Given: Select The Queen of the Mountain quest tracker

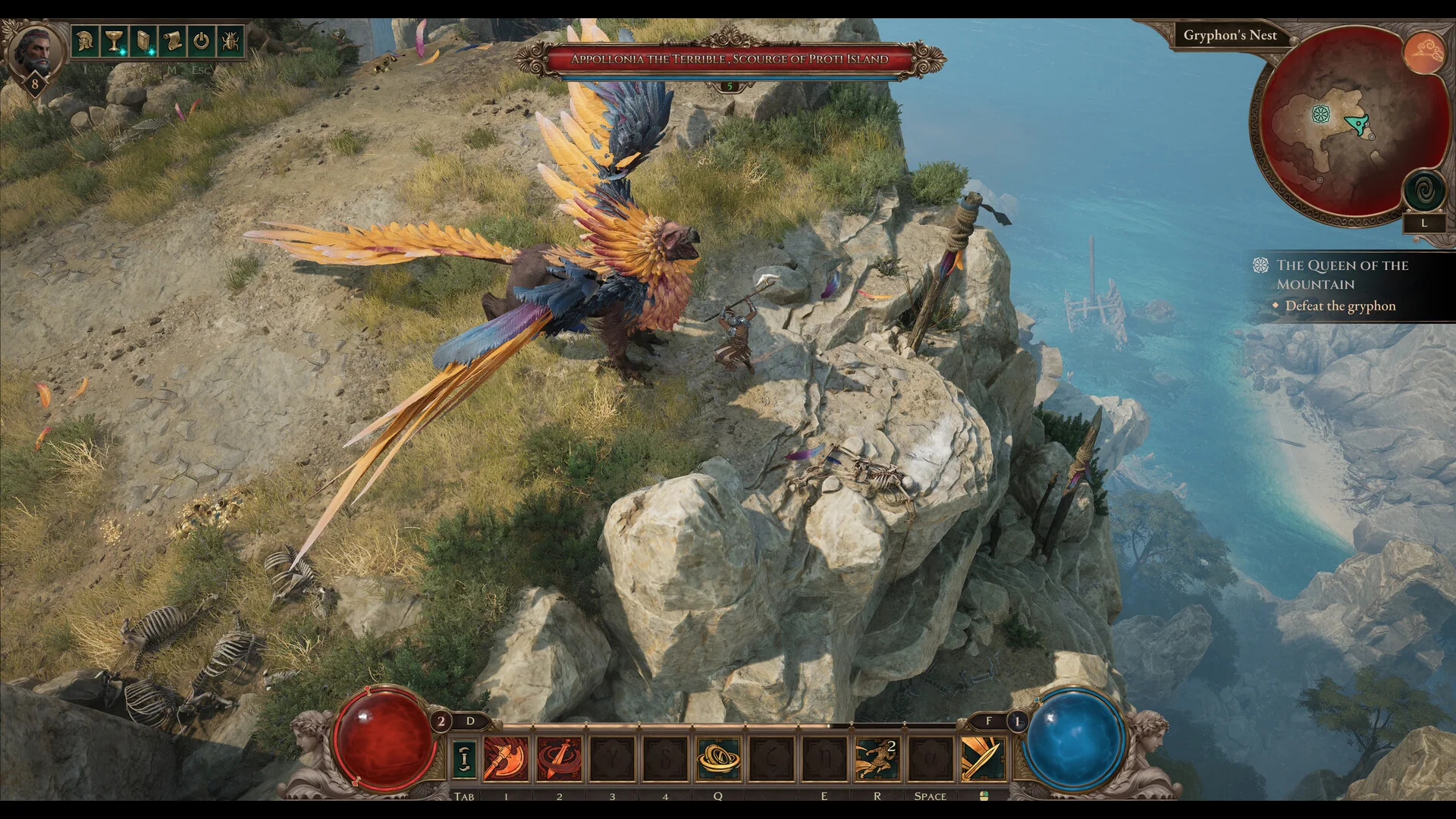Looking at the screenshot, I should (x=1341, y=275).
